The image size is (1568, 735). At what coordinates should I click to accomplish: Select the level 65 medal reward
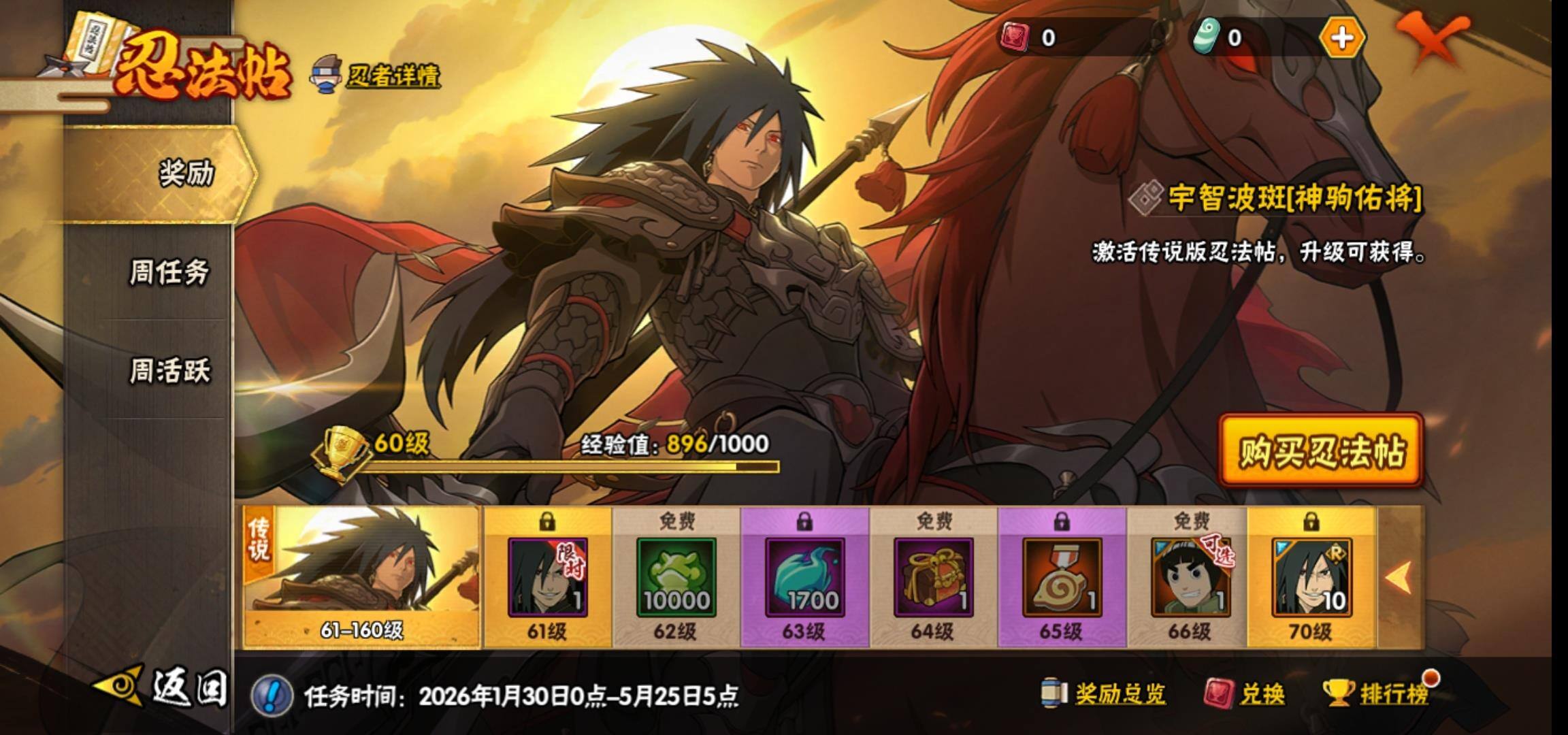coord(1062,577)
